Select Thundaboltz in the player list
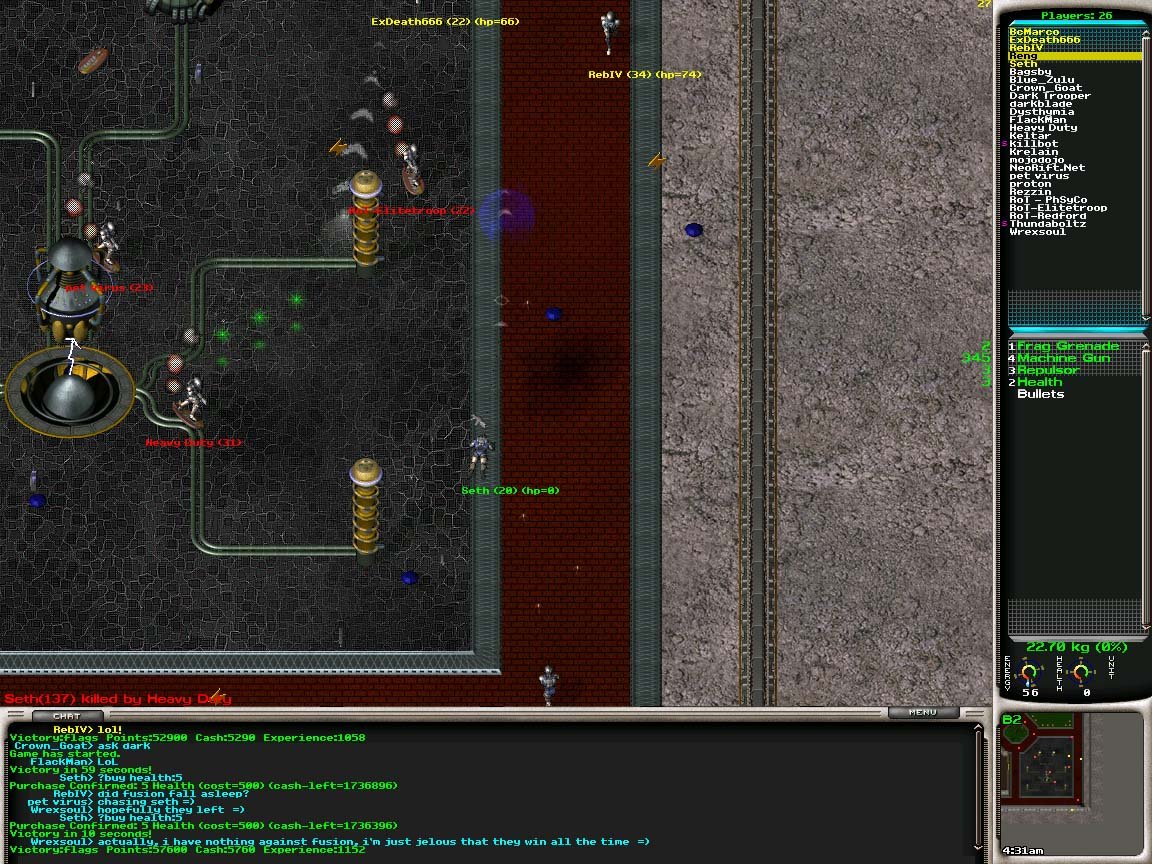 pos(1047,224)
